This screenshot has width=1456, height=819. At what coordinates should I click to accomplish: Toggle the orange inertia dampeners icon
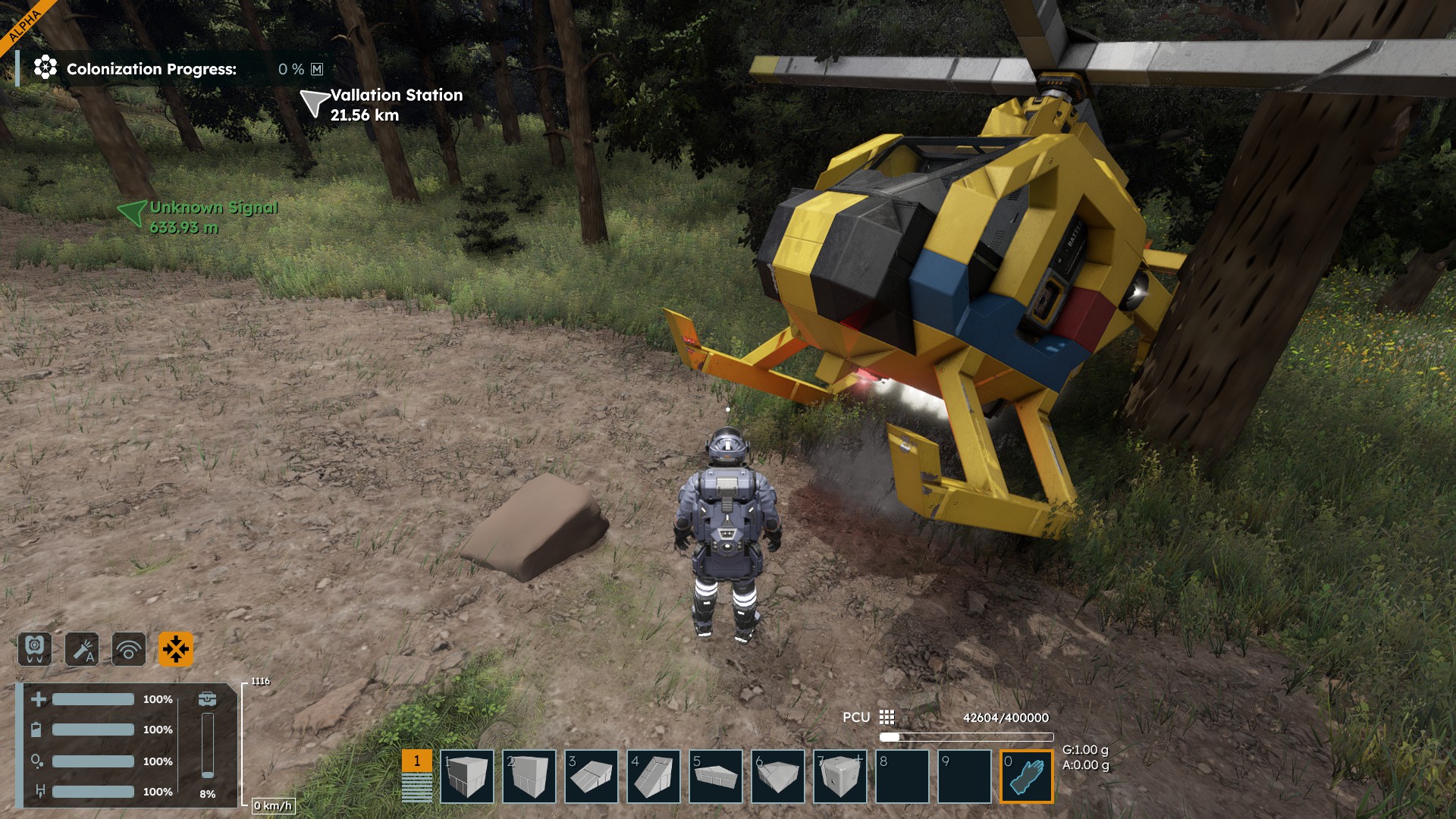[x=176, y=649]
